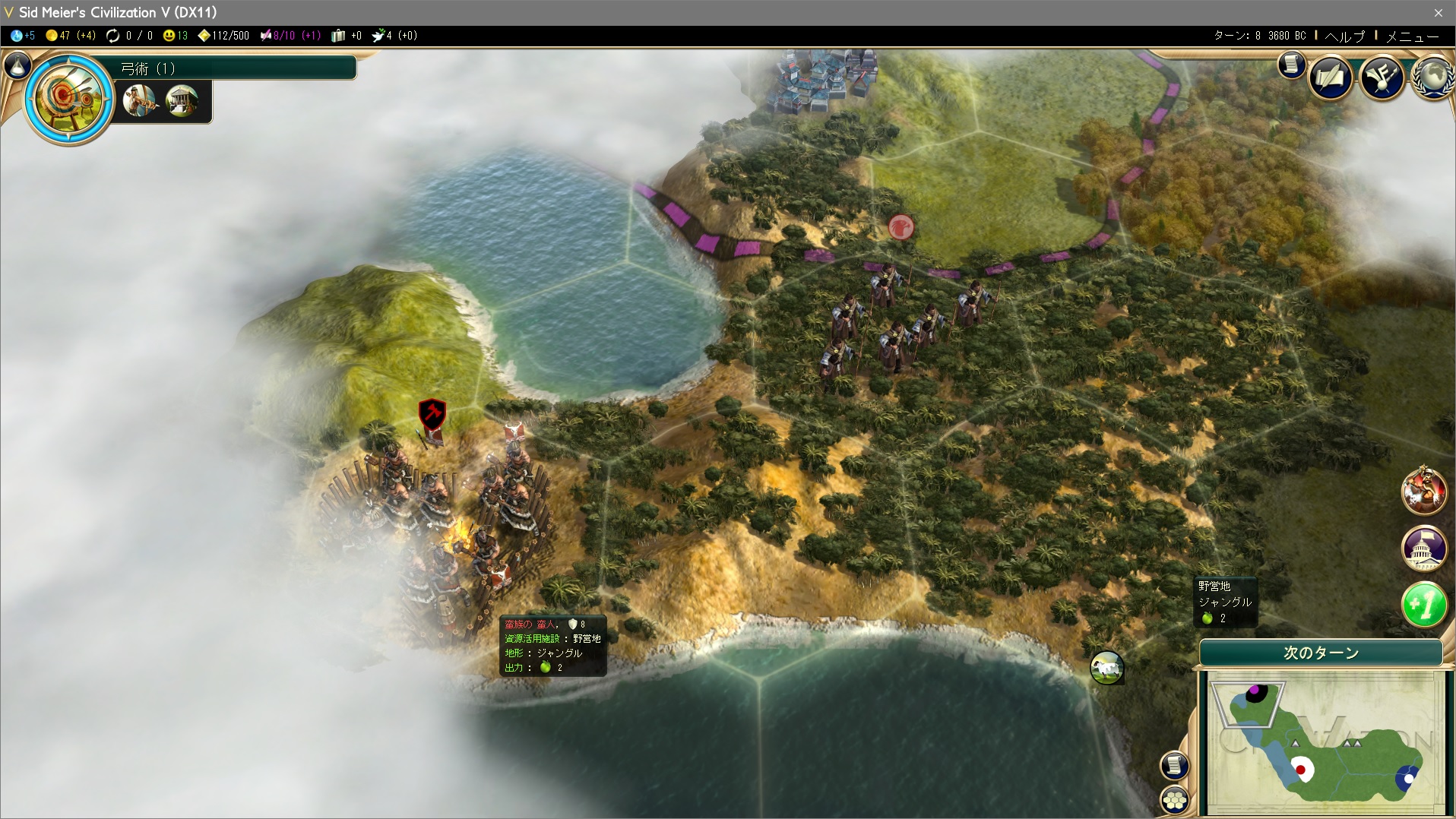This screenshot has height=819, width=1456.
Task: Click the barbarian warrior notification icon
Action: 1423,491
